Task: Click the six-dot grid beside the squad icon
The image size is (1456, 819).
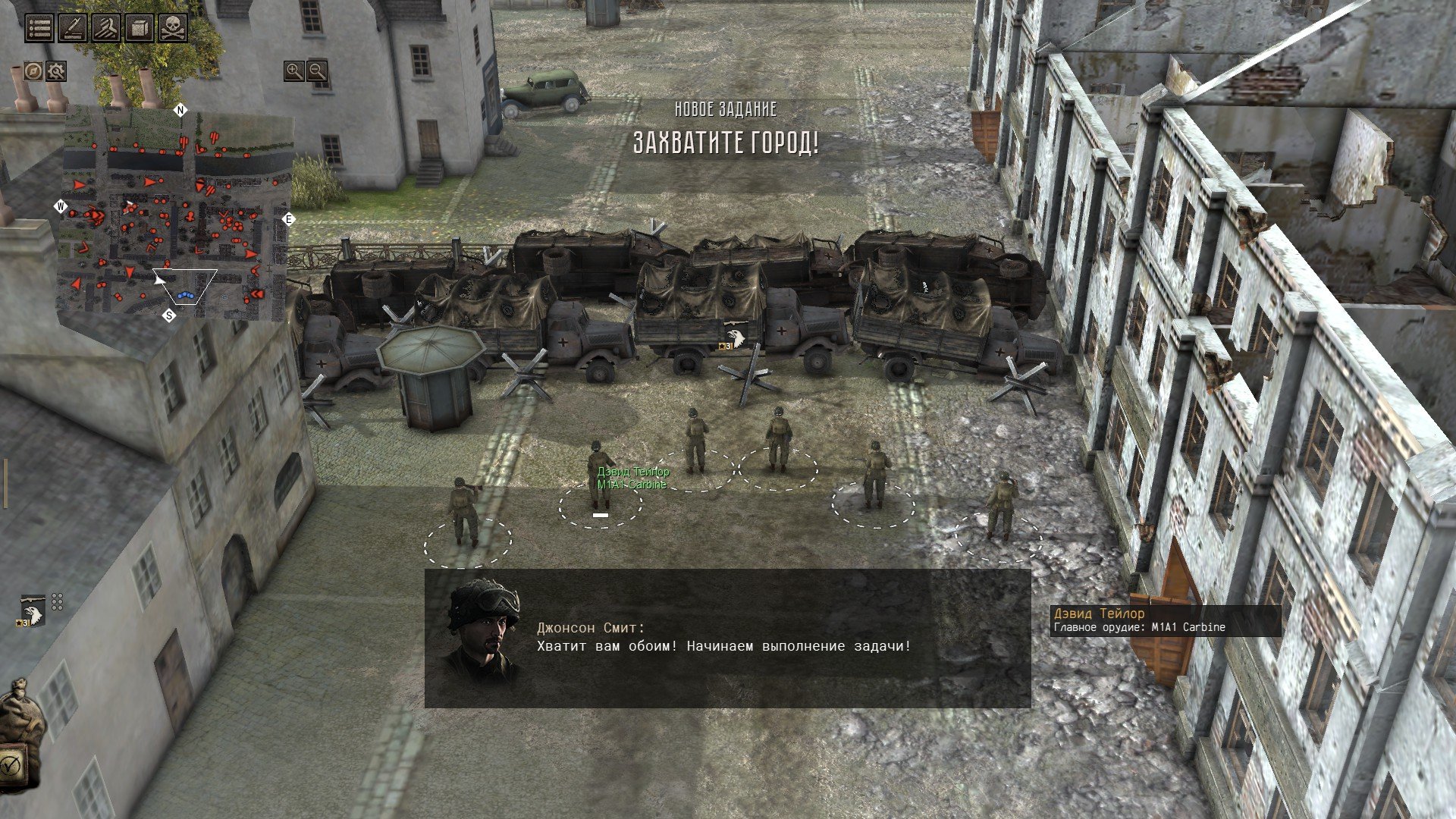Action: point(57,602)
